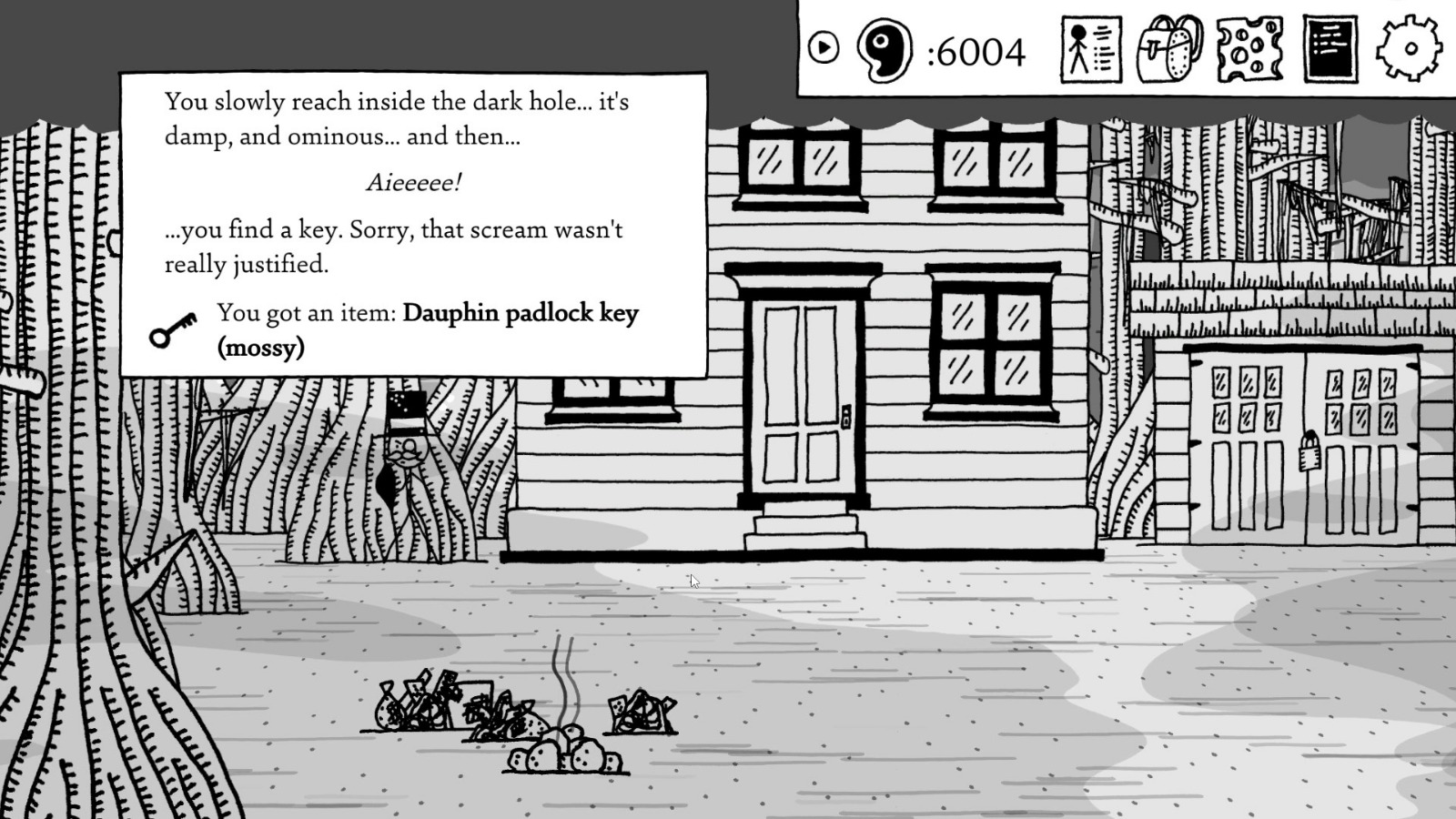Open the backpack inventory icon
1456x819 pixels.
(1168, 50)
